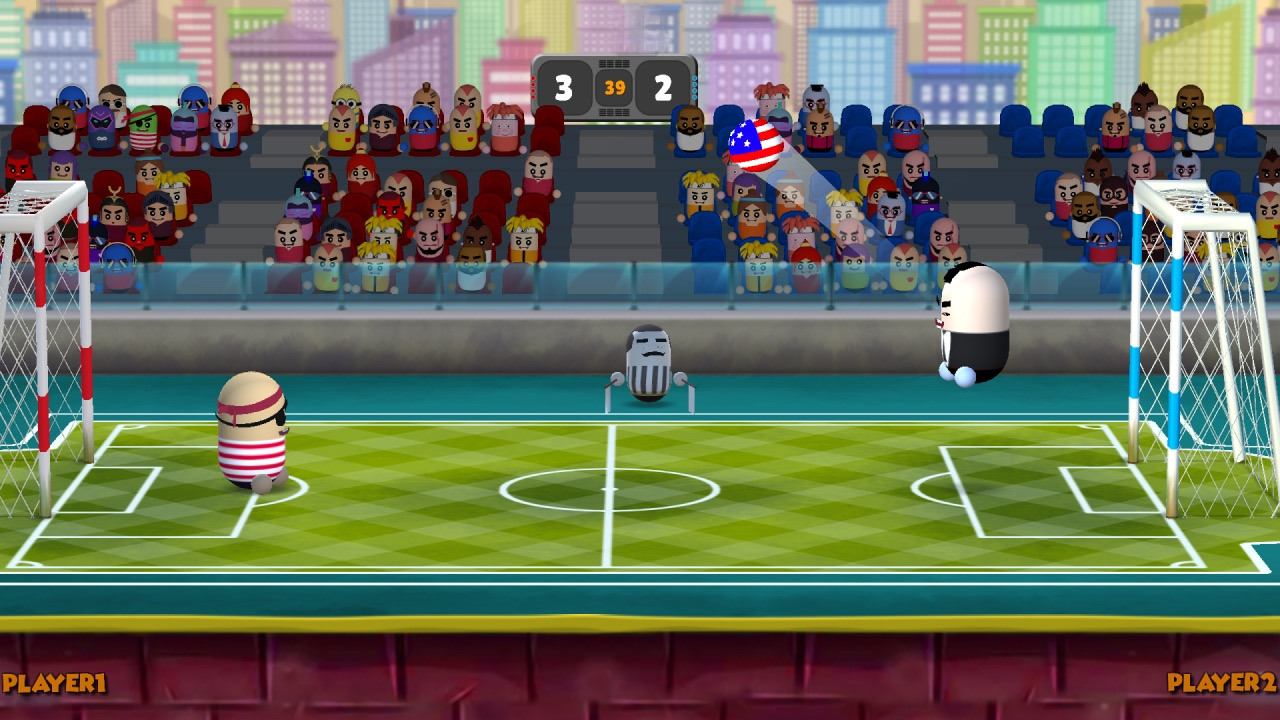Click the ball's motion trail streak
This screenshot has width=1280, height=720.
[830, 215]
